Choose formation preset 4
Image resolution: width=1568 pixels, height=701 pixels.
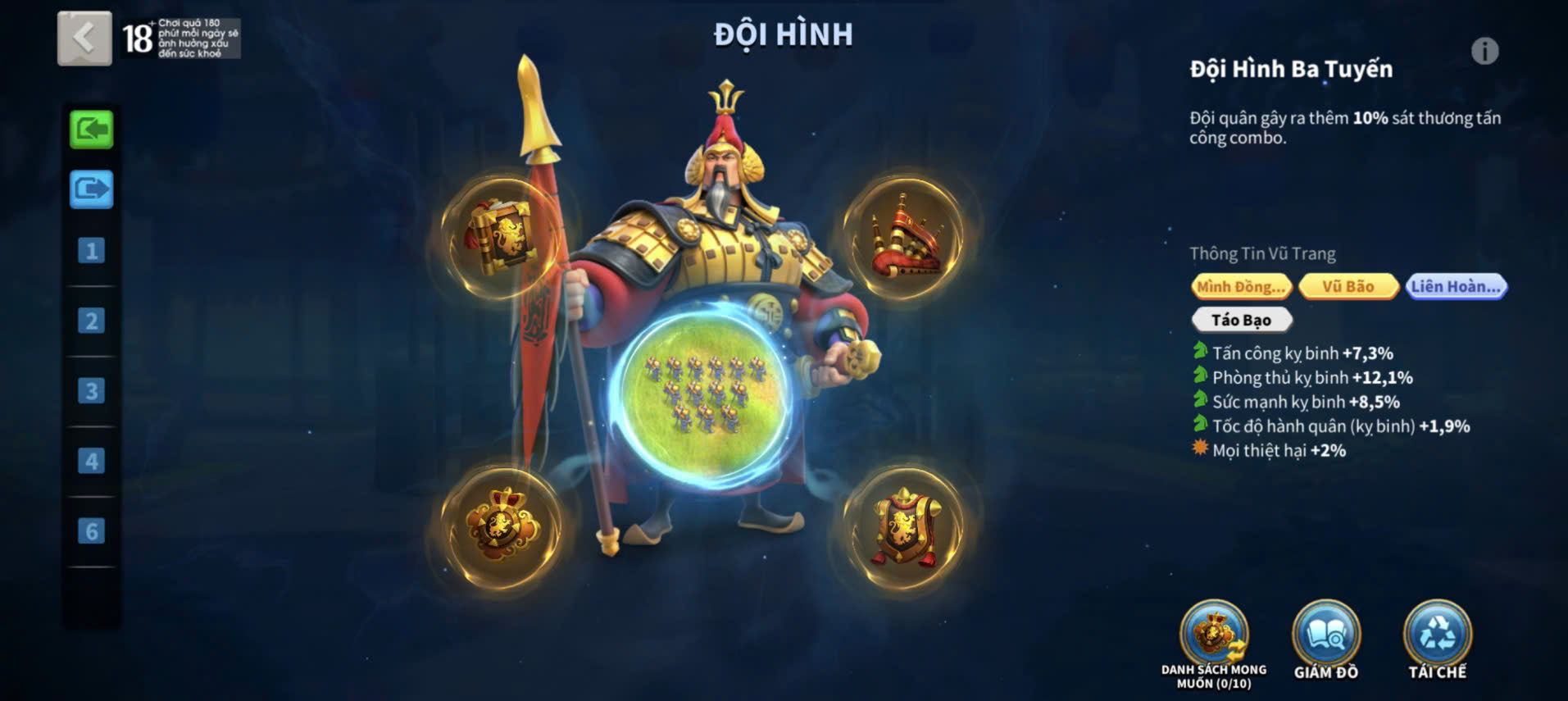pos(91,461)
